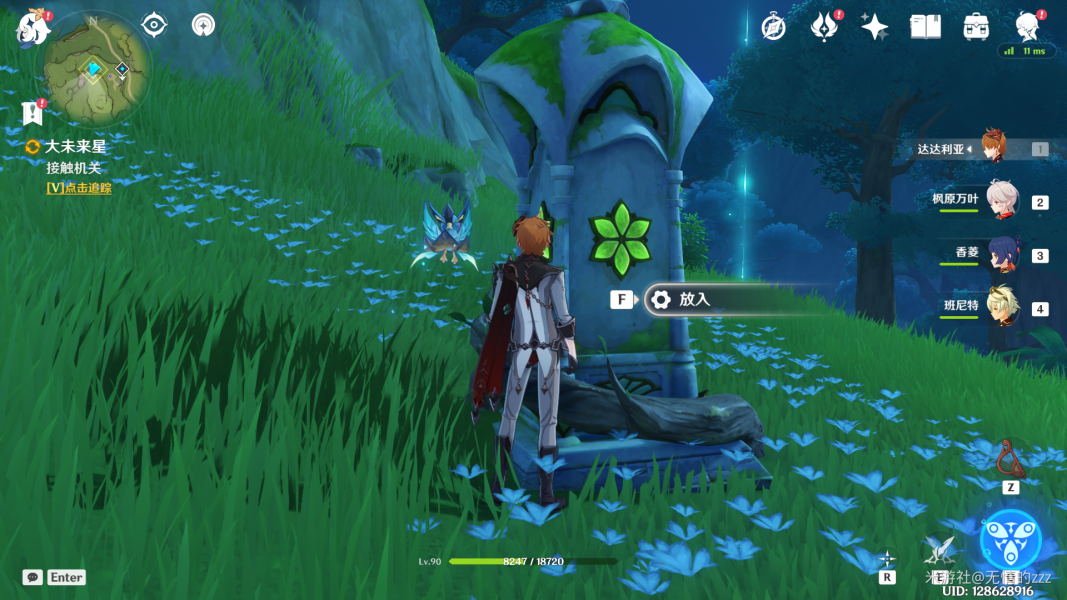Open the Adventurer Handbook book icon

coord(925,27)
